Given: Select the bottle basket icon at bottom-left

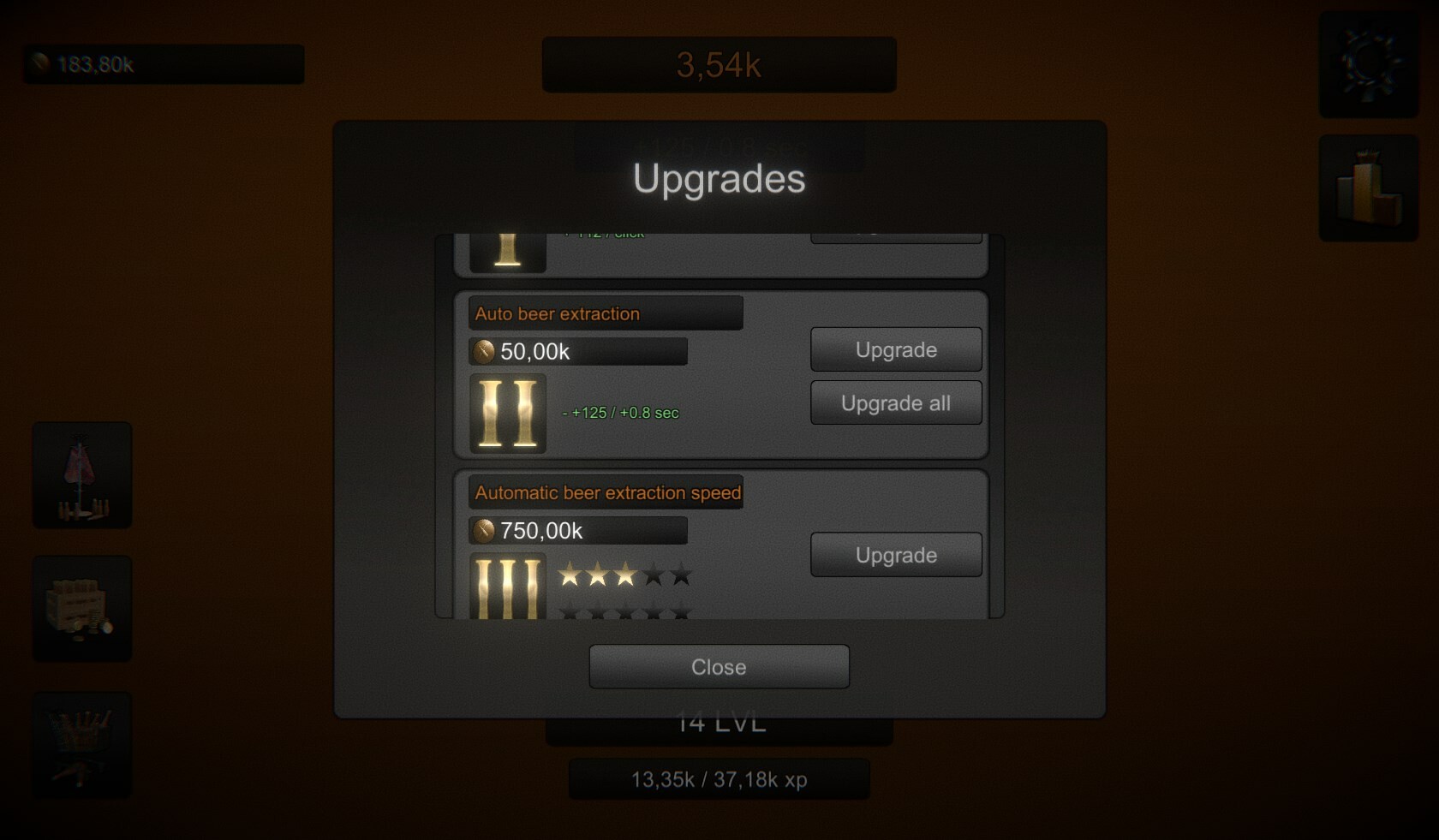Looking at the screenshot, I should pyautogui.click(x=81, y=743).
